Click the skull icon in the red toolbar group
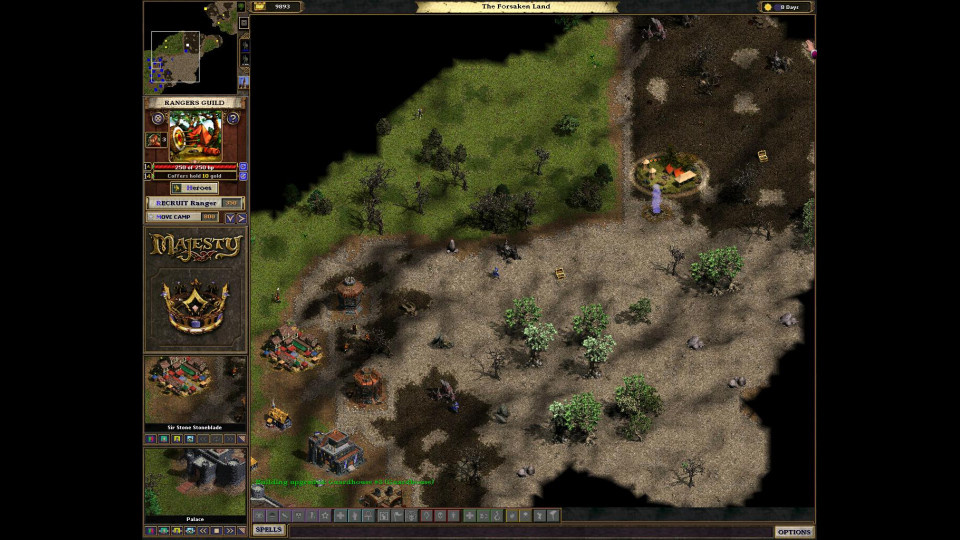This screenshot has width=960, height=540. click(440, 515)
